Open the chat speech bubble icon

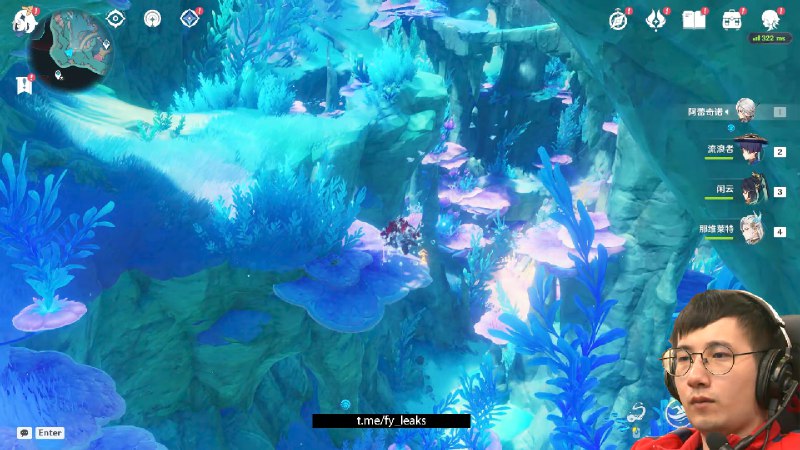pos(24,433)
